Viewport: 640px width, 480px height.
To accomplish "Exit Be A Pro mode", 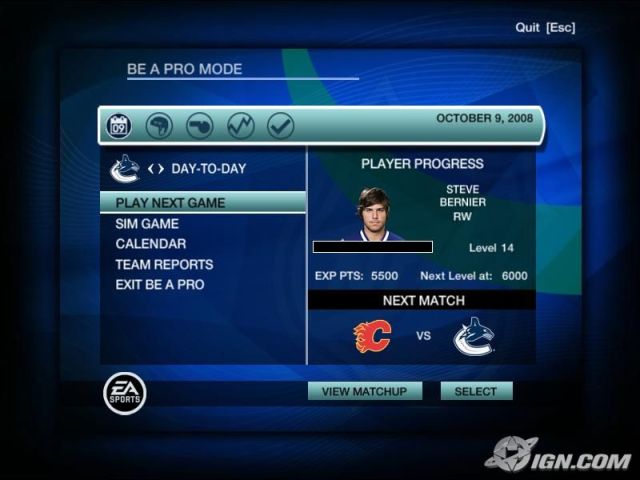I will (x=159, y=285).
